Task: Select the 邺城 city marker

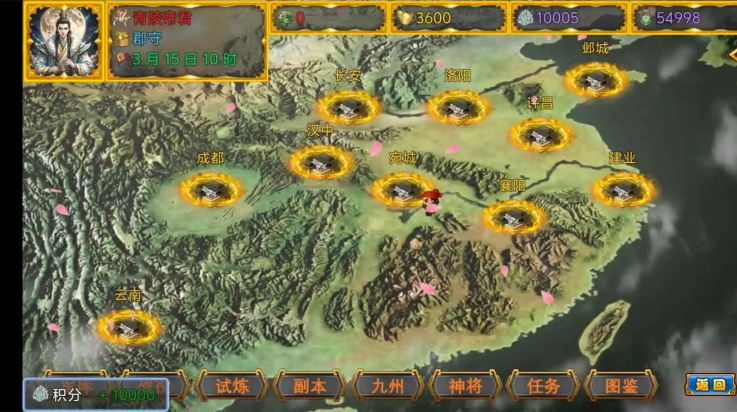Action: [x=595, y=79]
